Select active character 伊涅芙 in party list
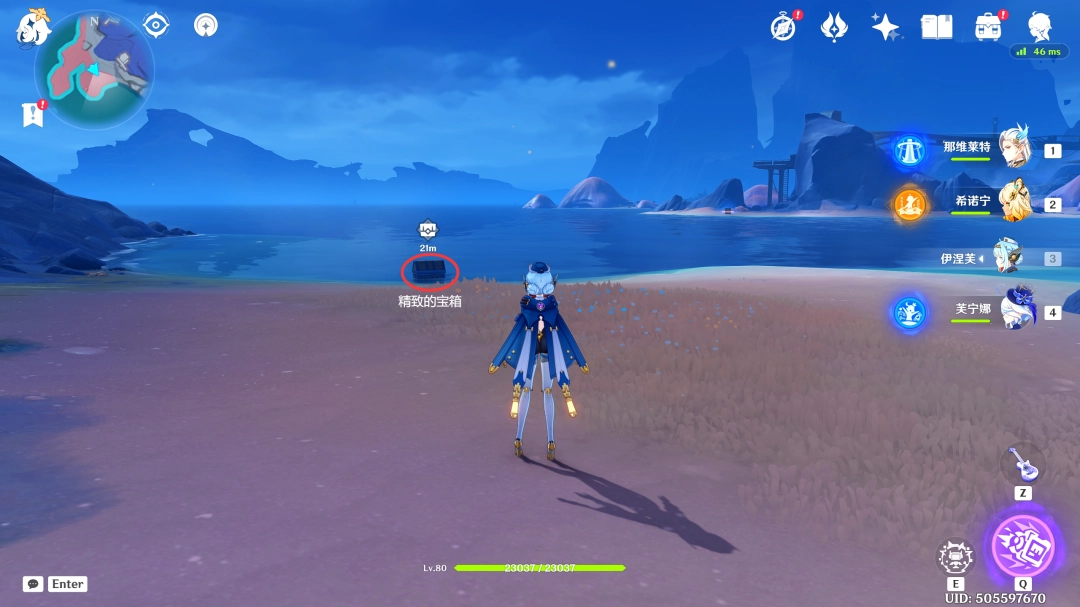The width and height of the screenshot is (1080, 607). 1007,257
